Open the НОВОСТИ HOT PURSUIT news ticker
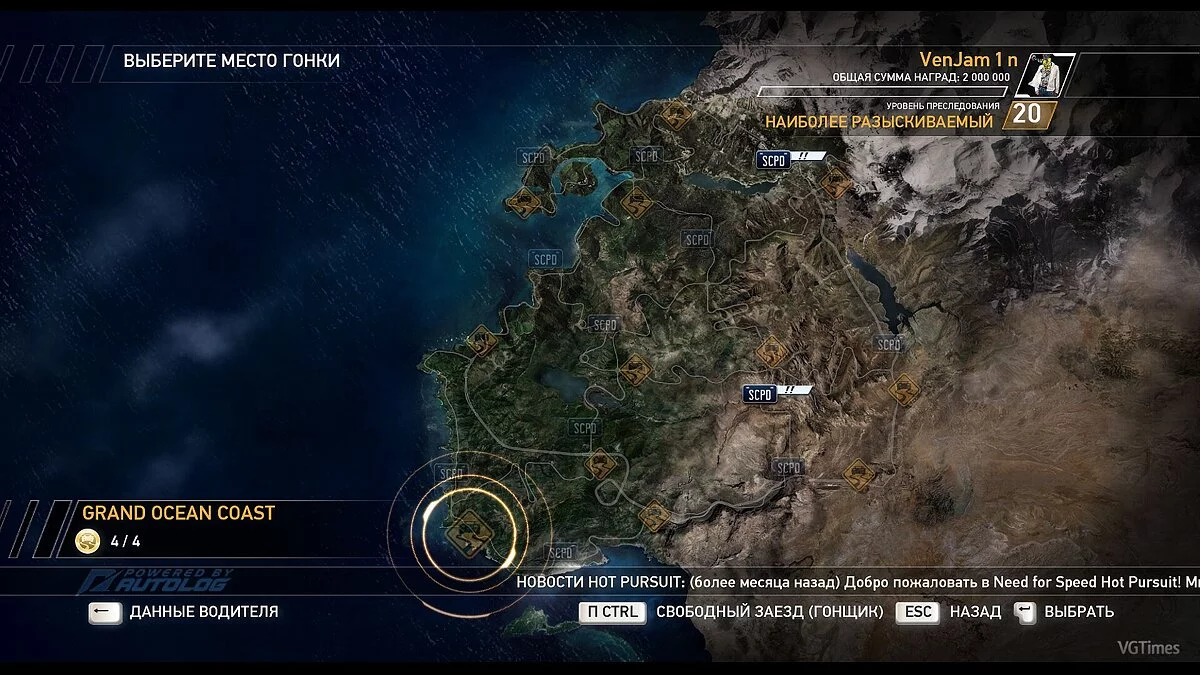Screen dimensions: 1200x675 [856, 581]
